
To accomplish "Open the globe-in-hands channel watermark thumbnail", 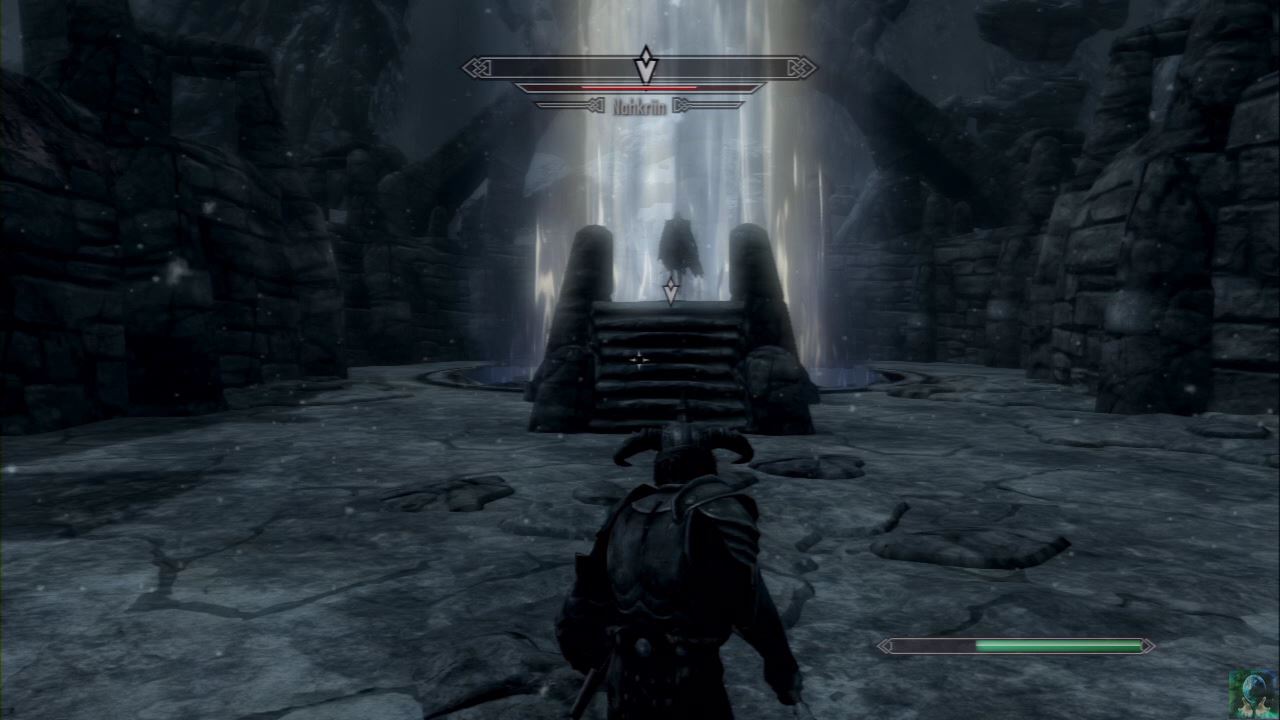I will [x=1253, y=694].
